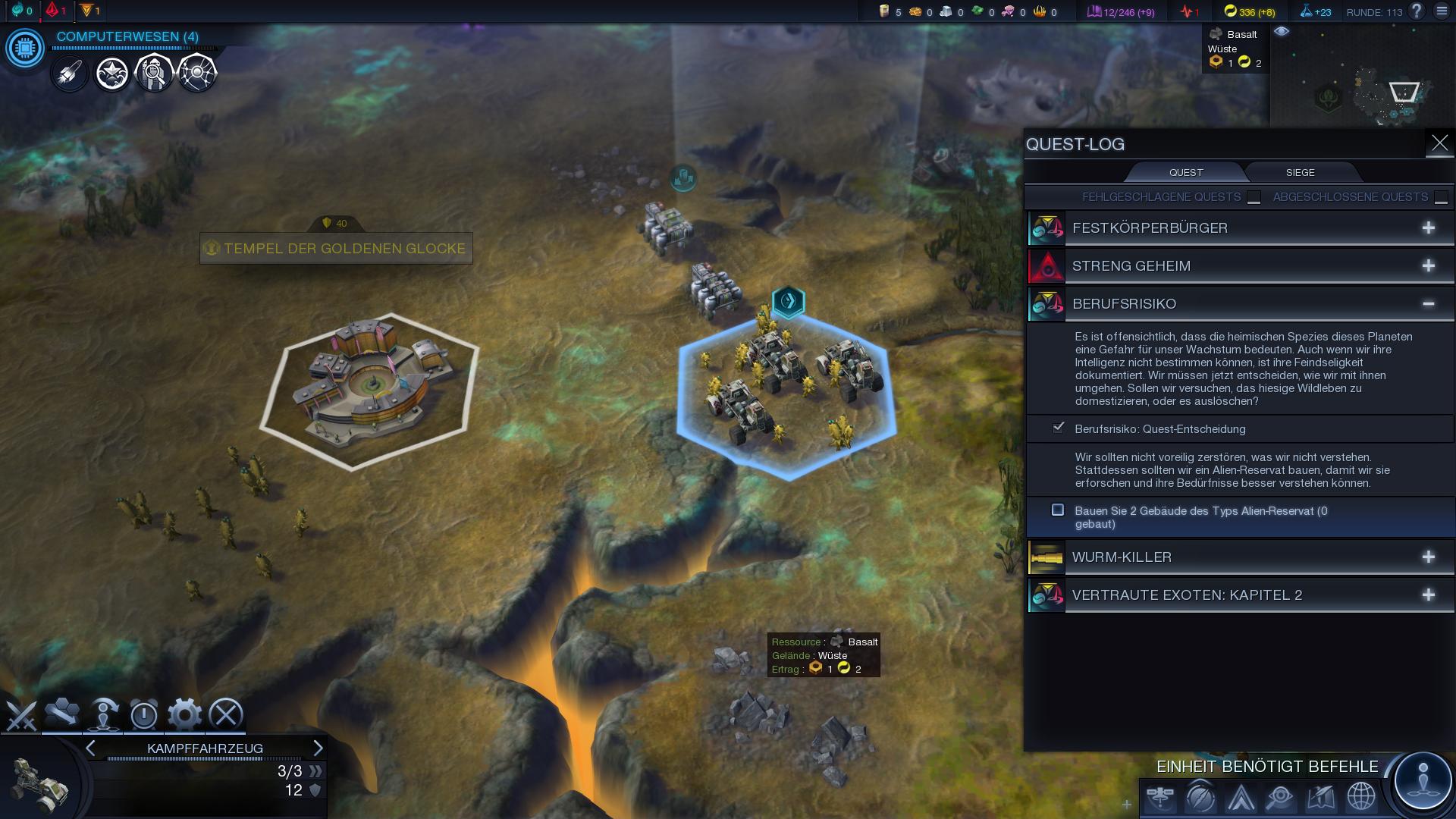The height and width of the screenshot is (819, 1456).
Task: Click the Einheit benötigt Befehle round button
Action: (x=1423, y=780)
